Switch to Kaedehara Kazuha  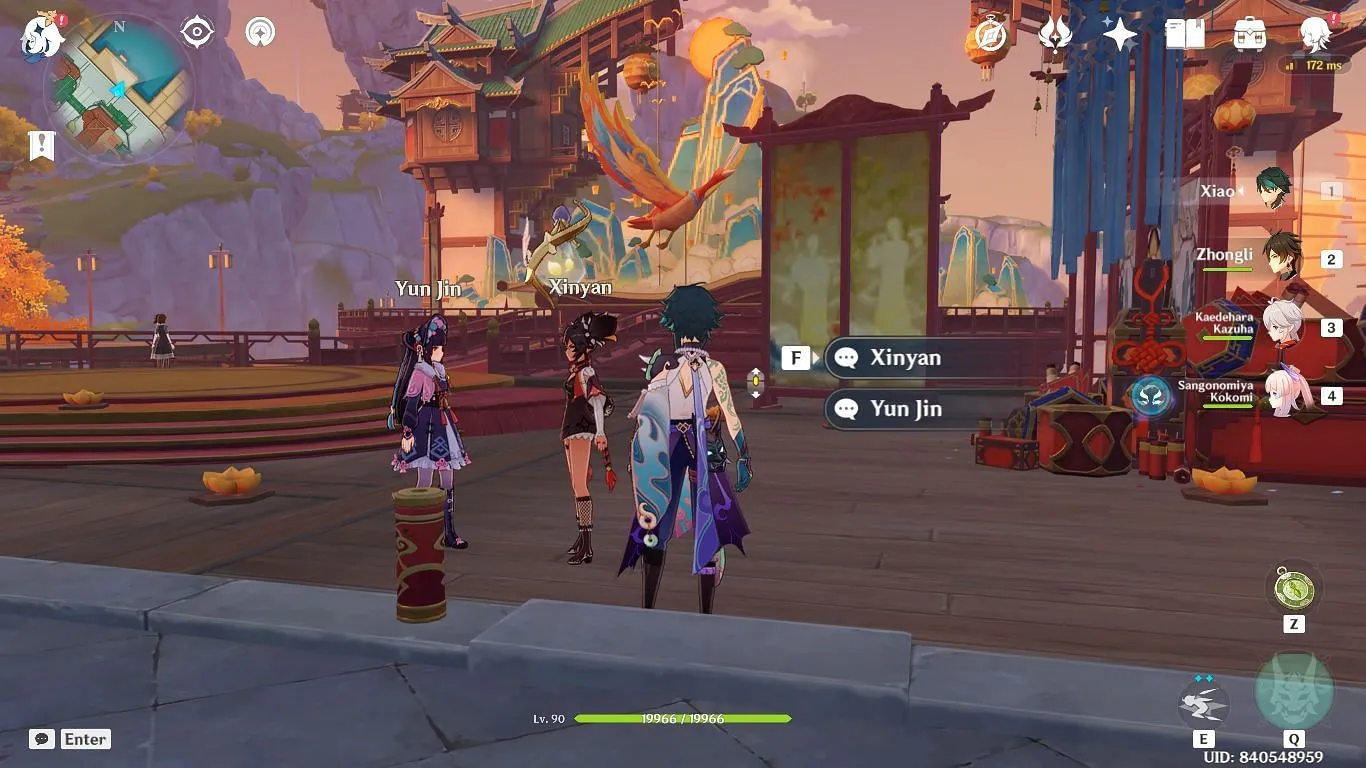tap(1281, 326)
